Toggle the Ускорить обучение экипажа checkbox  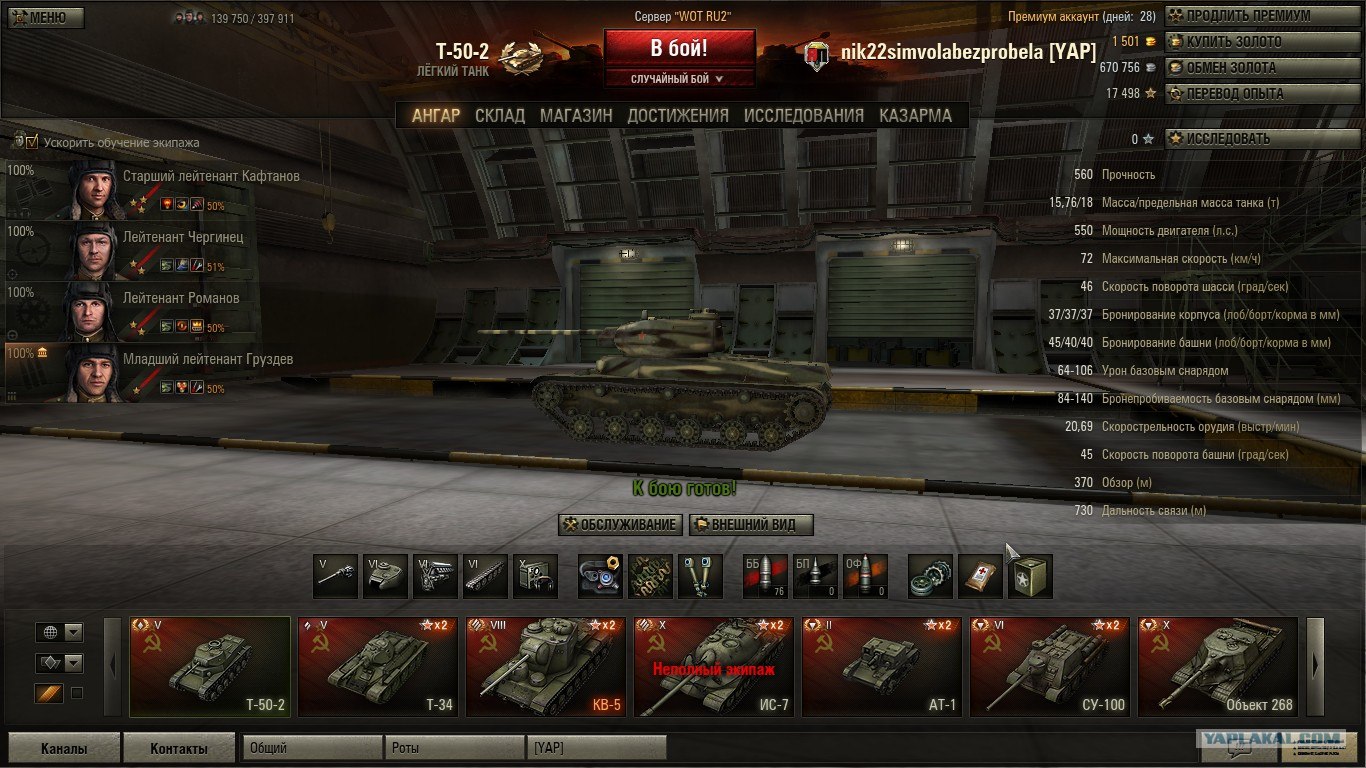(32, 142)
